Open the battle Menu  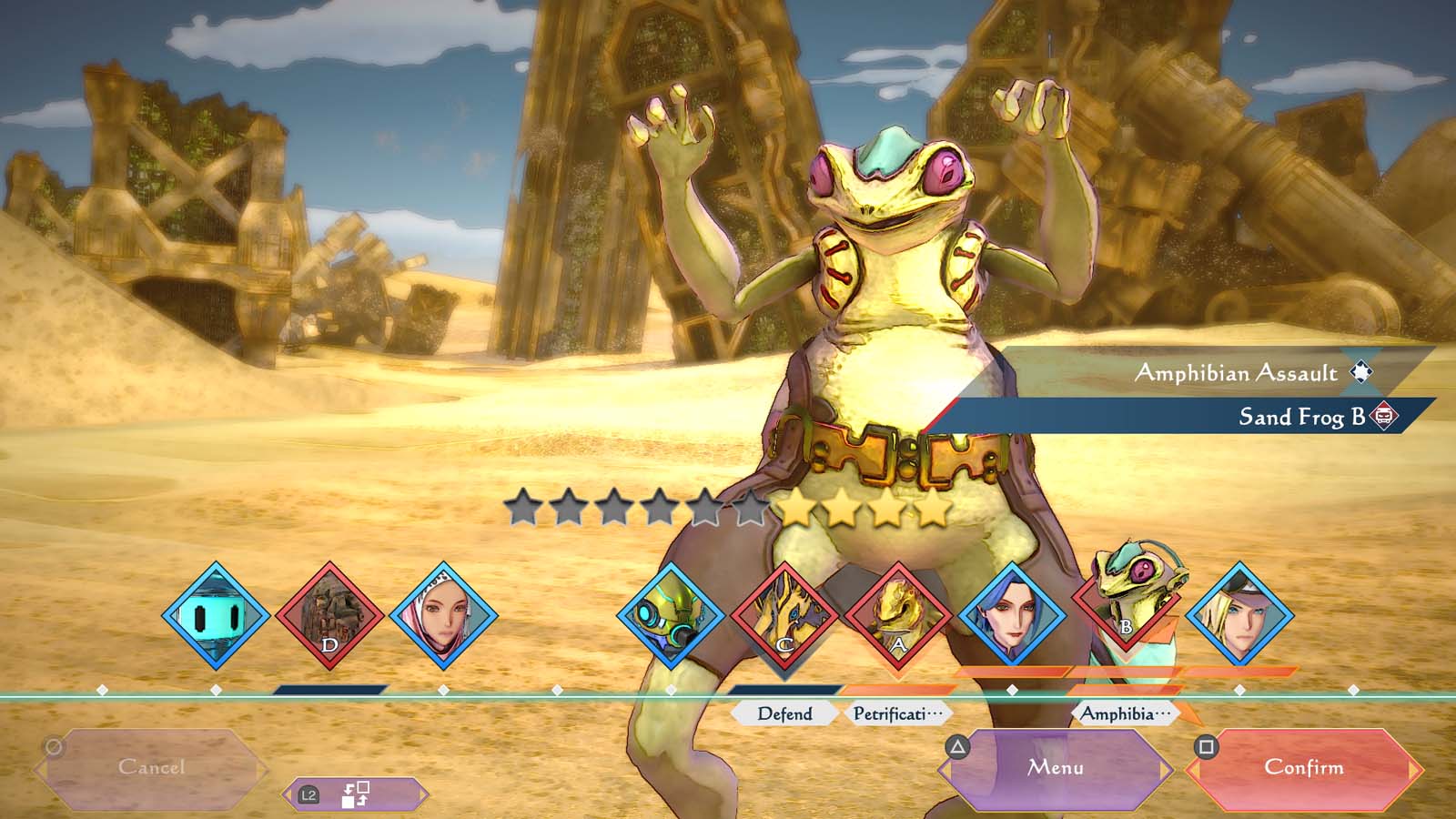pyautogui.click(x=1056, y=768)
